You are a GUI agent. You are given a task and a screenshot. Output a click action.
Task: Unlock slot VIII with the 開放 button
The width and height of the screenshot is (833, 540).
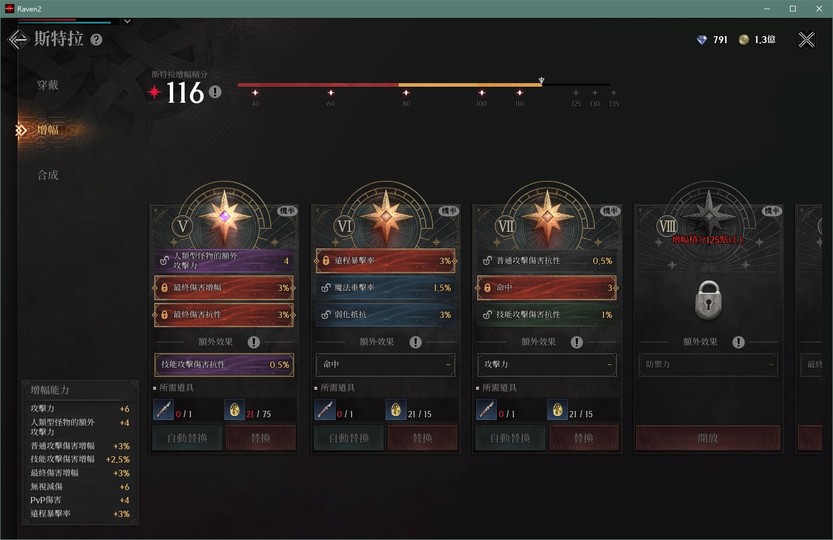click(708, 438)
